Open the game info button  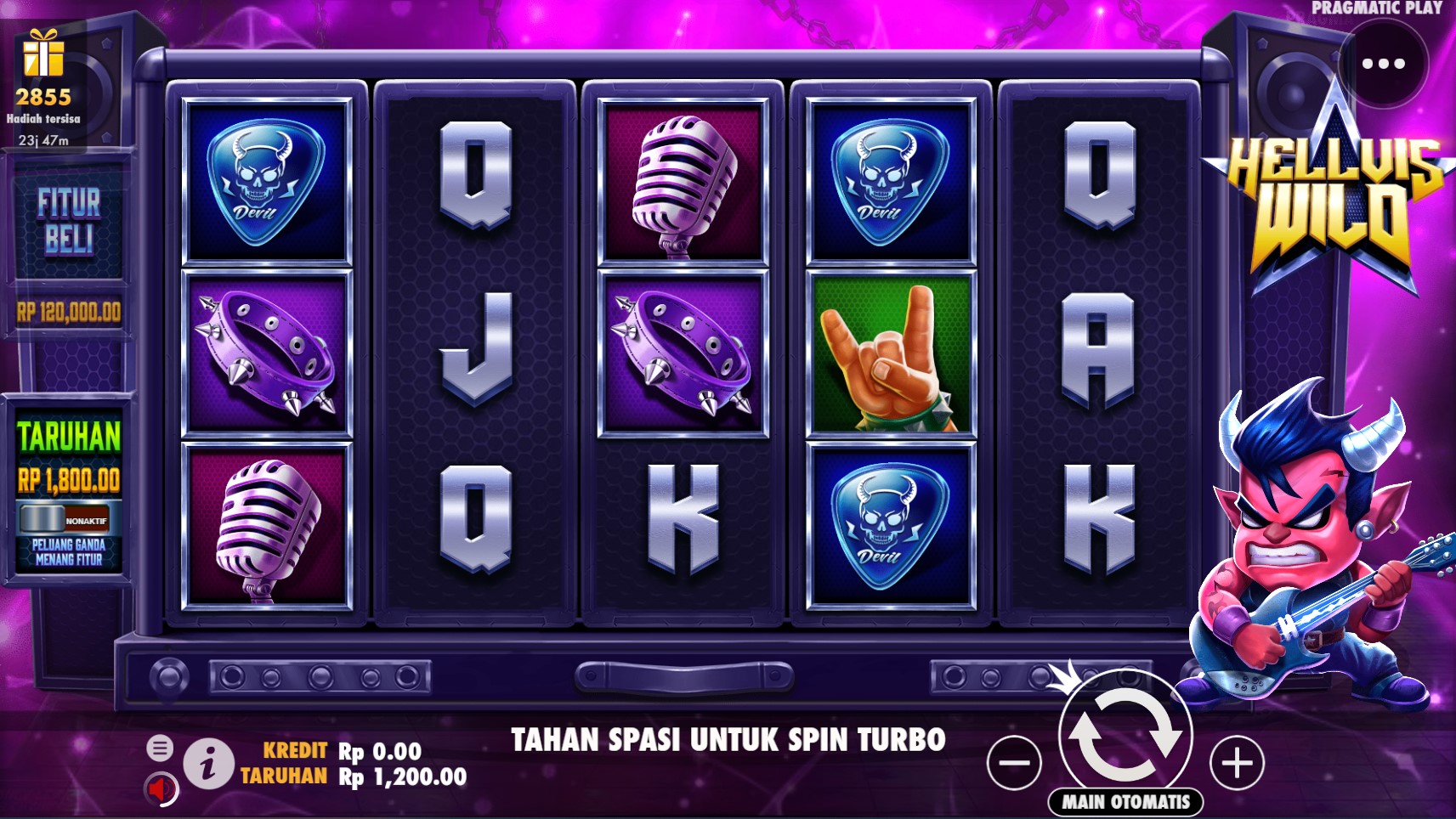pos(208,764)
